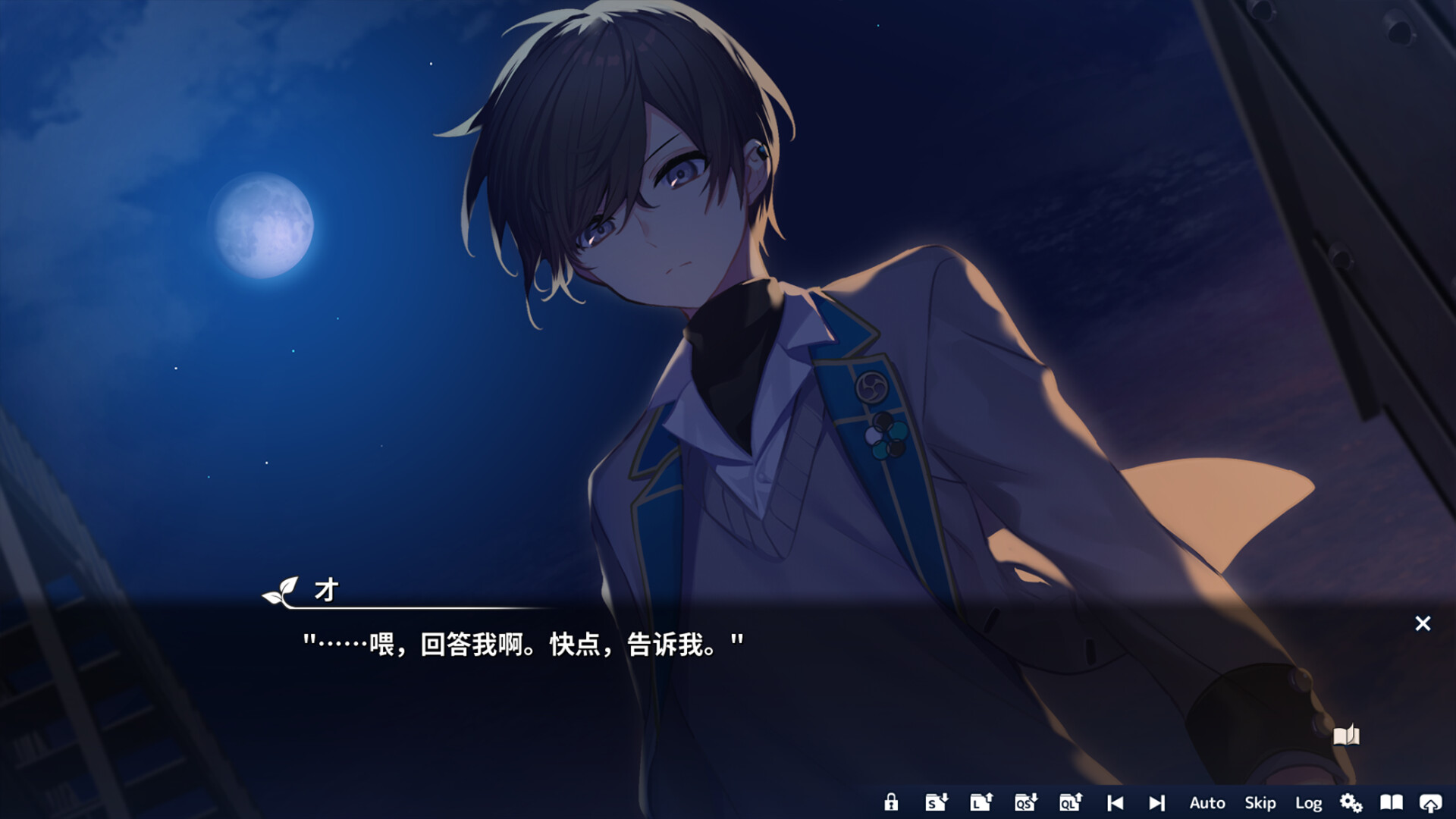The image size is (1456, 819).
Task: Jump back with the previous-line arrow
Action: pos(1115,802)
